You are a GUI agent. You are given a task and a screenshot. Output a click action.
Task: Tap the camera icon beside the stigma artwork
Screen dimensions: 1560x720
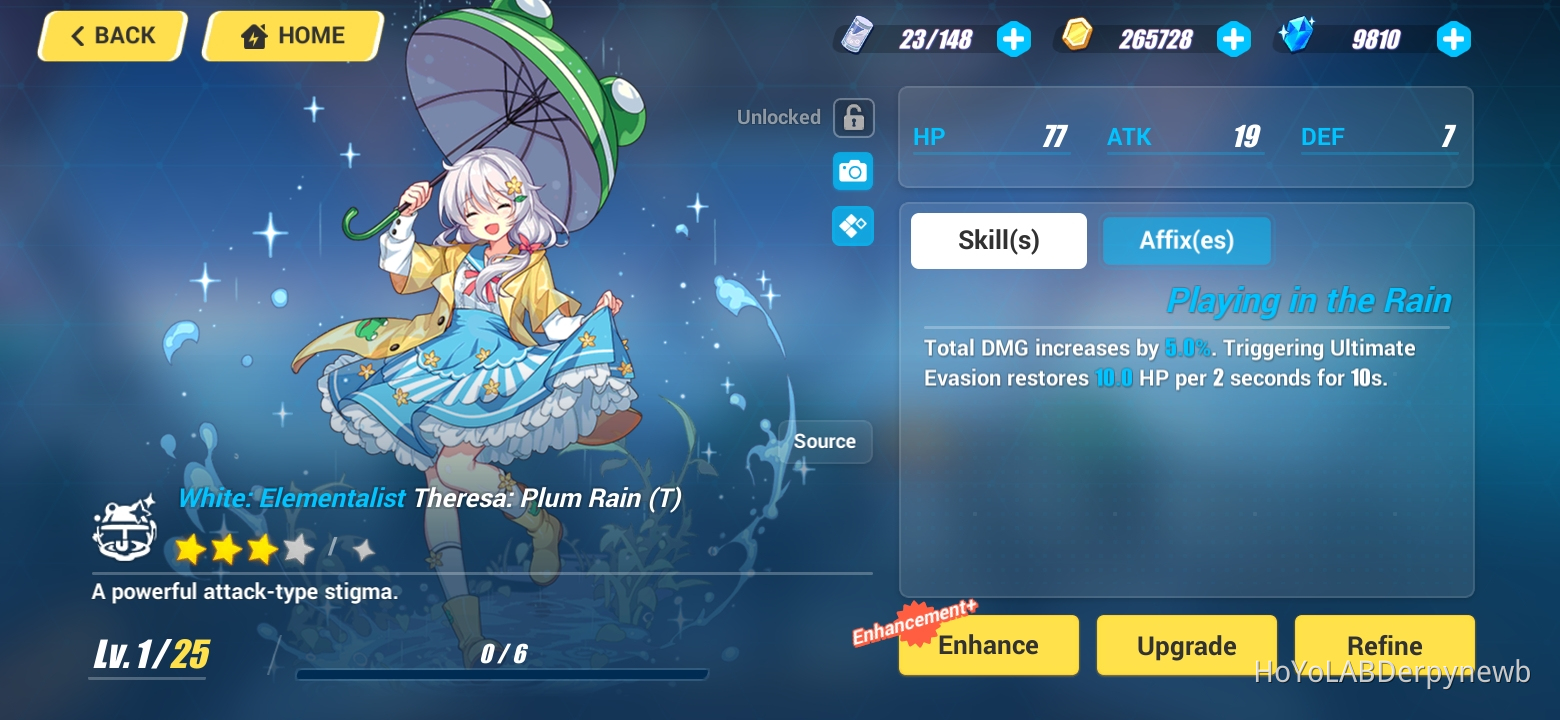coord(851,171)
